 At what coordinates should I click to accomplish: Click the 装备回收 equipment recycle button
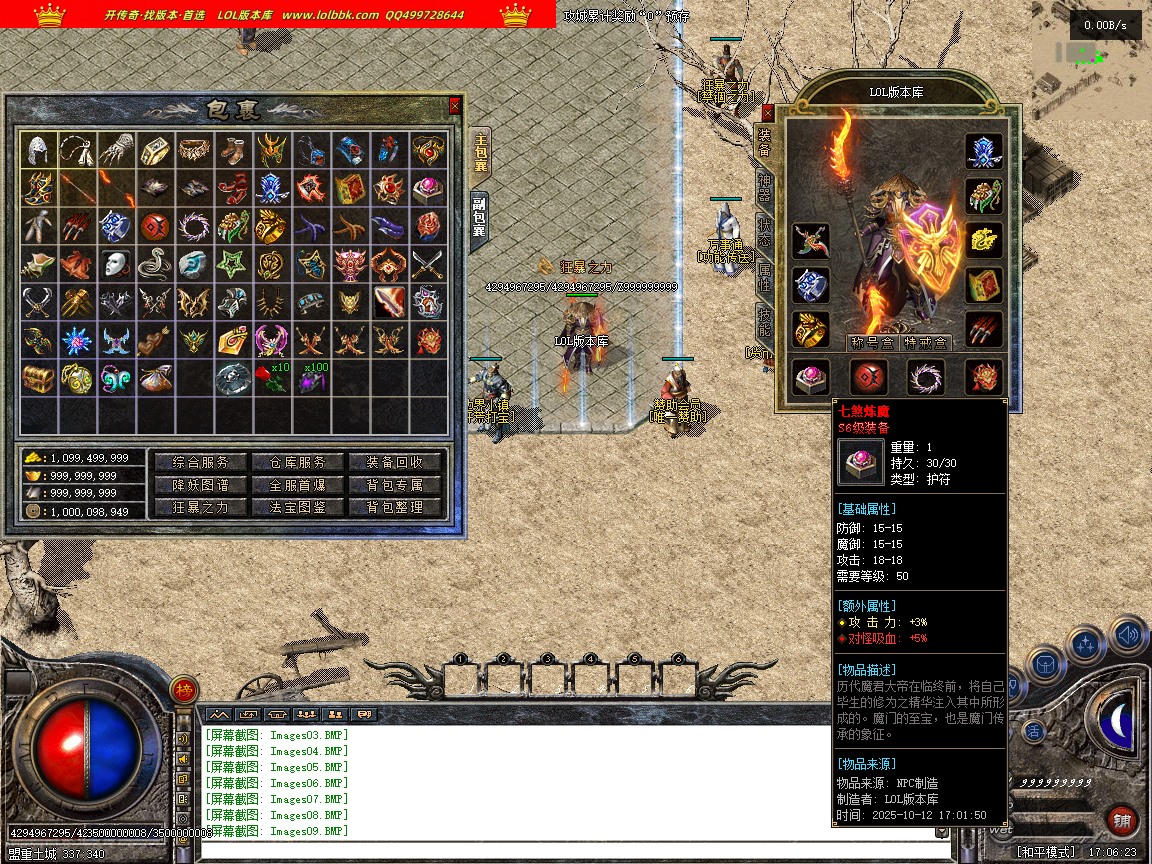point(394,462)
